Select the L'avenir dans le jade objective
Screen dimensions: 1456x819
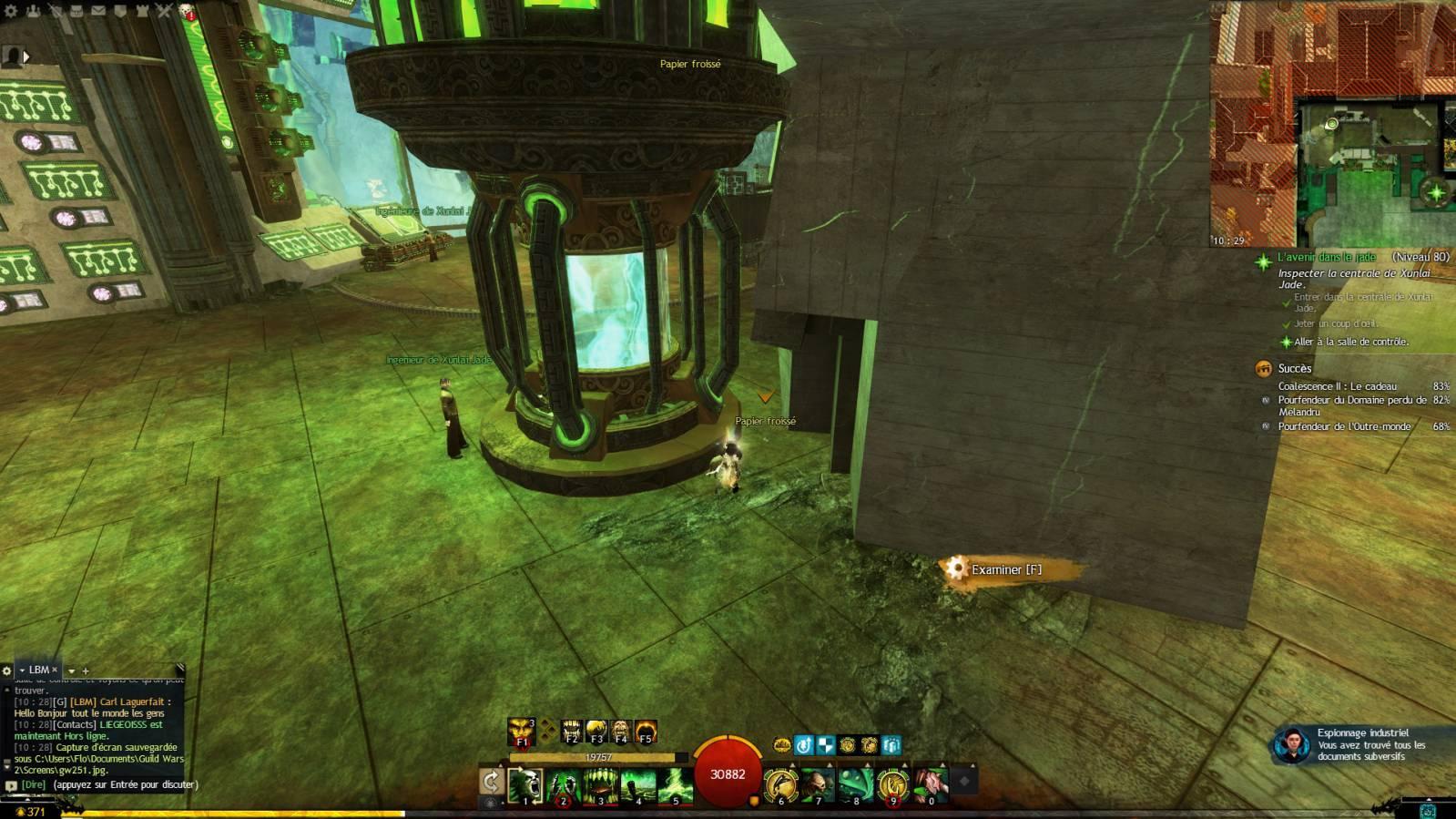point(1326,258)
